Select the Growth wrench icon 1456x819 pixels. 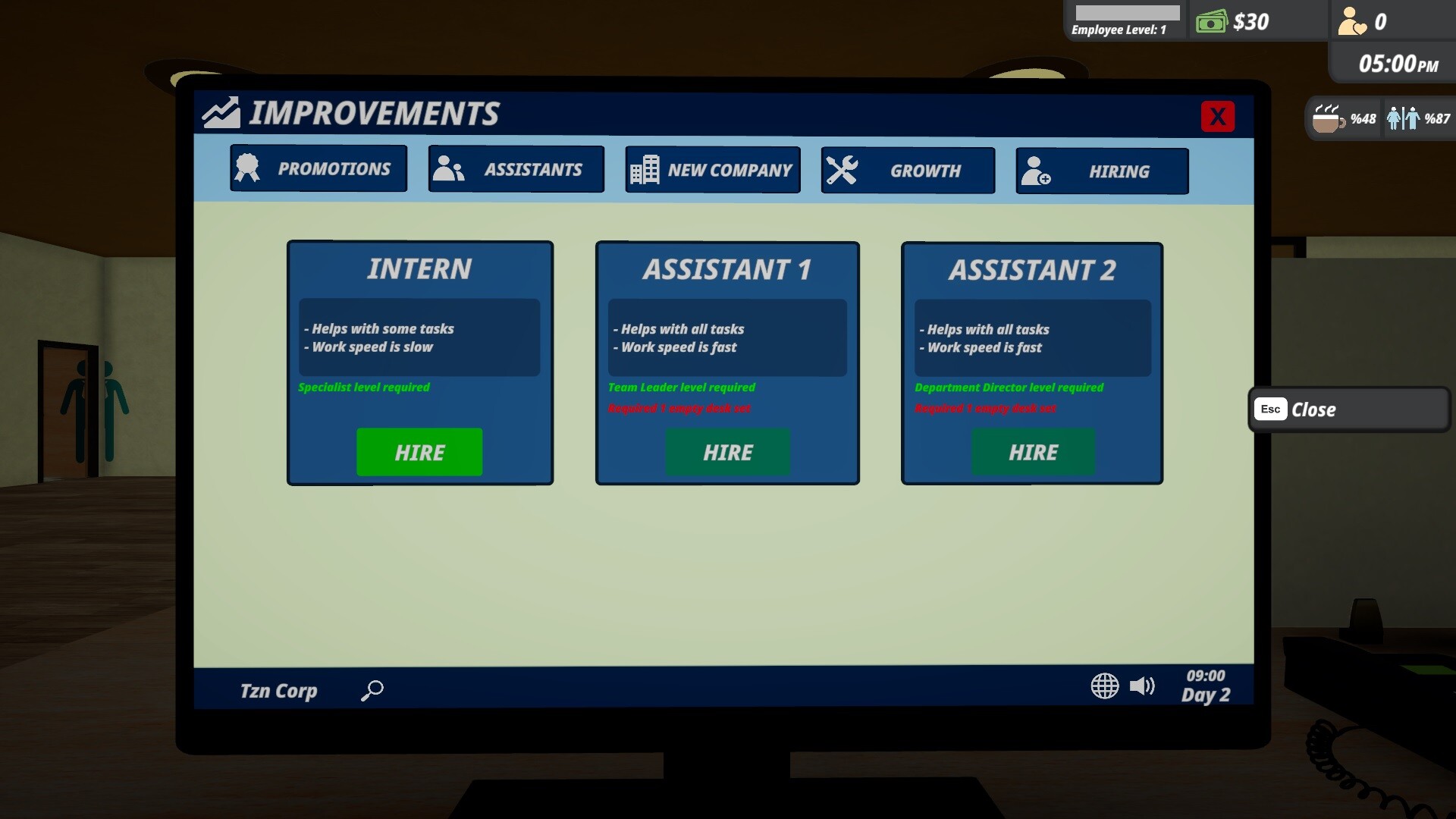844,170
